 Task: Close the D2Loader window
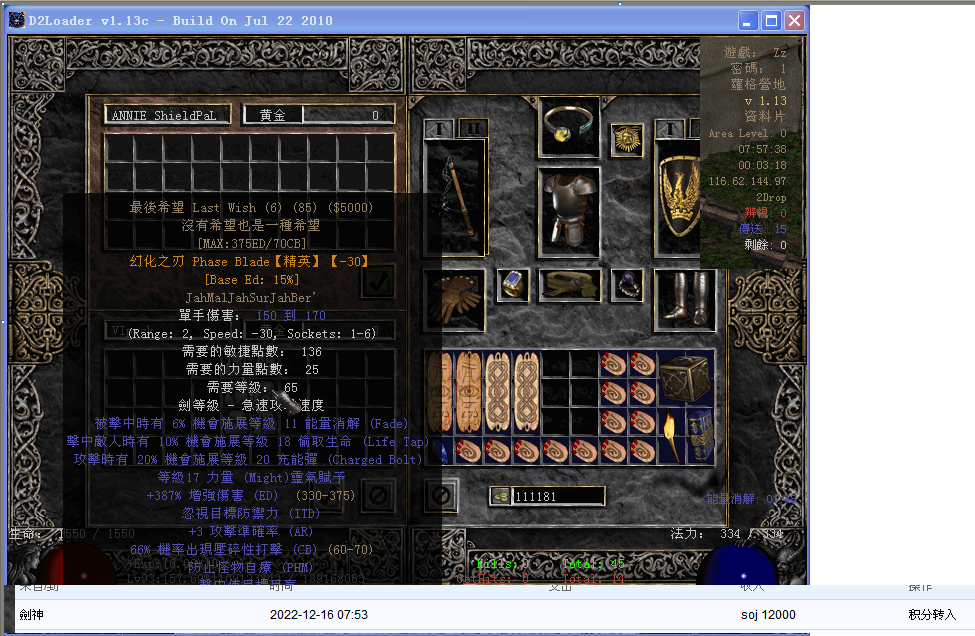pos(795,20)
